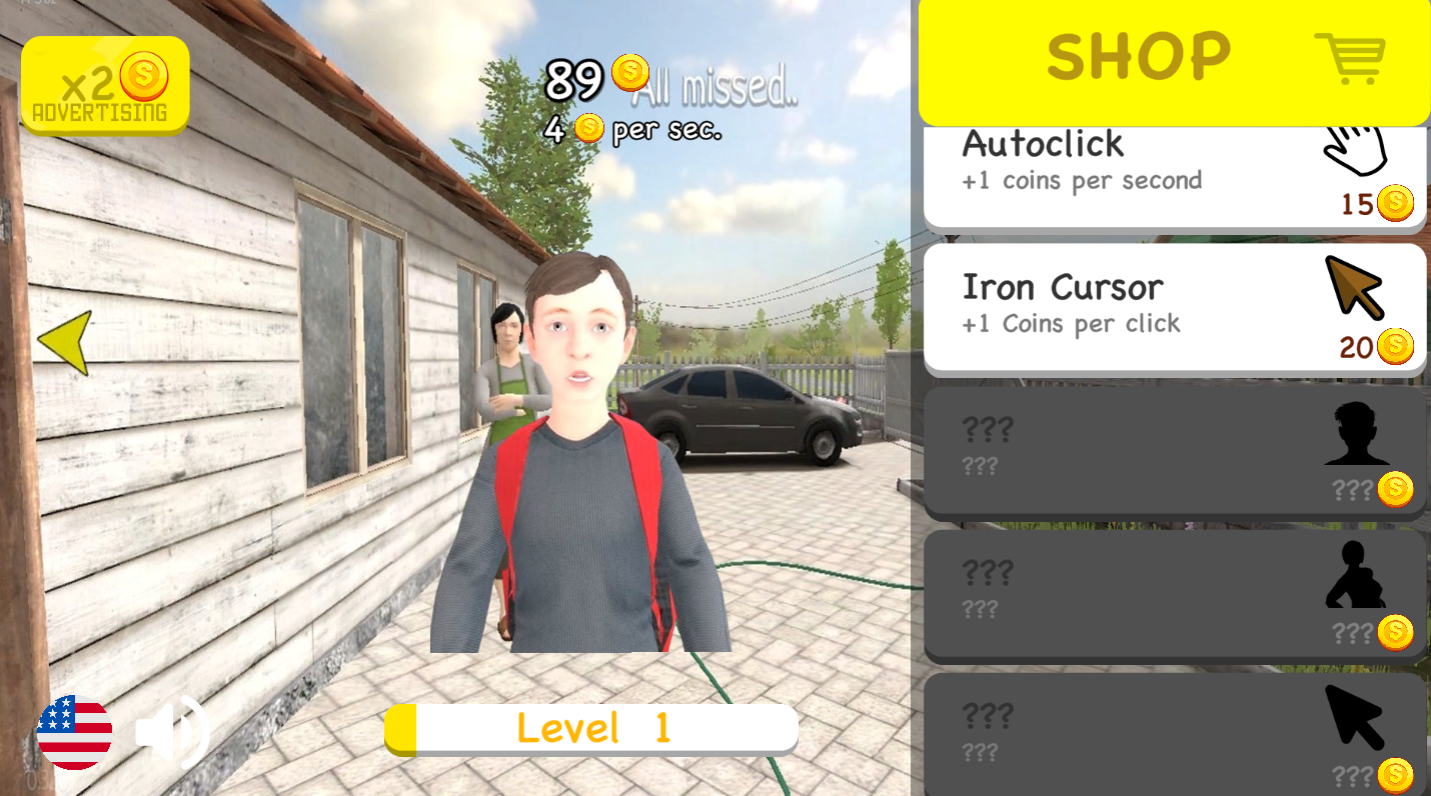Click the yellow left arrow to go back
Image resolution: width=1431 pixels, height=796 pixels.
tap(67, 342)
